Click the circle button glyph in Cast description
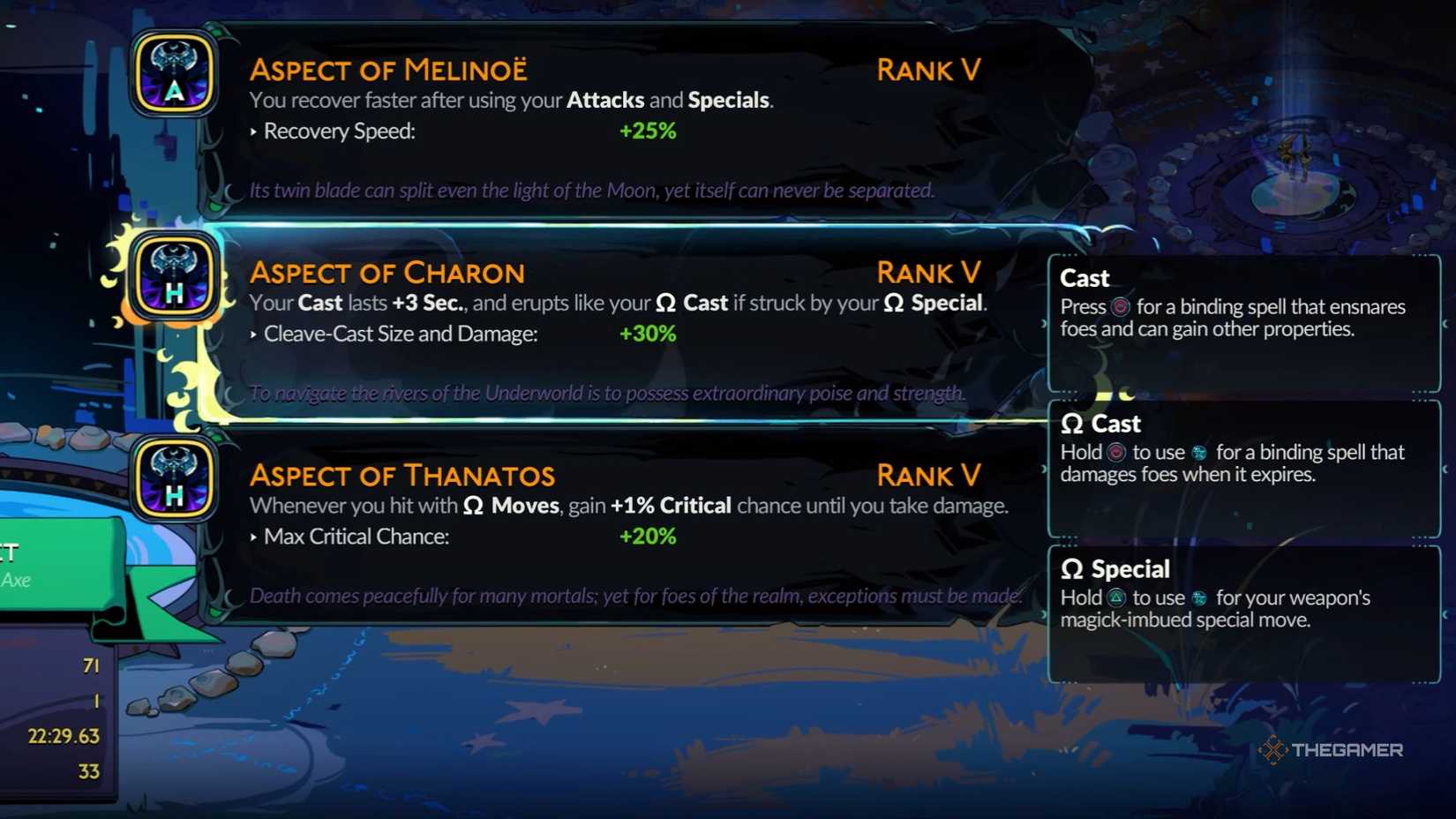The height and width of the screenshot is (819, 1456). 1119,308
